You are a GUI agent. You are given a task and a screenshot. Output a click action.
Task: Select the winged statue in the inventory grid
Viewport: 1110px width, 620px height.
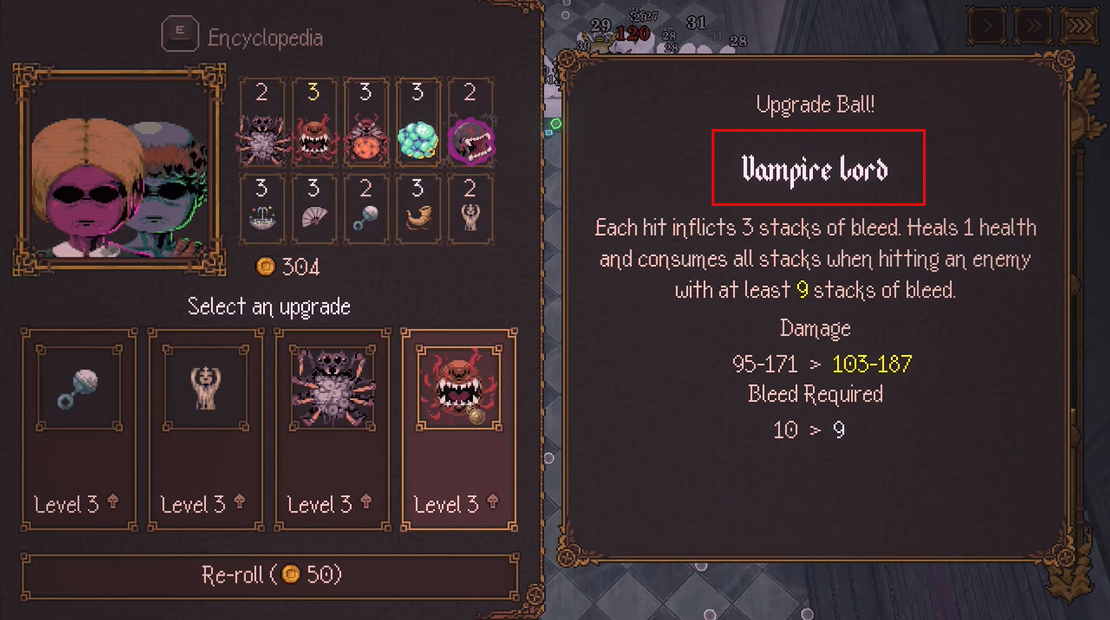[470, 208]
